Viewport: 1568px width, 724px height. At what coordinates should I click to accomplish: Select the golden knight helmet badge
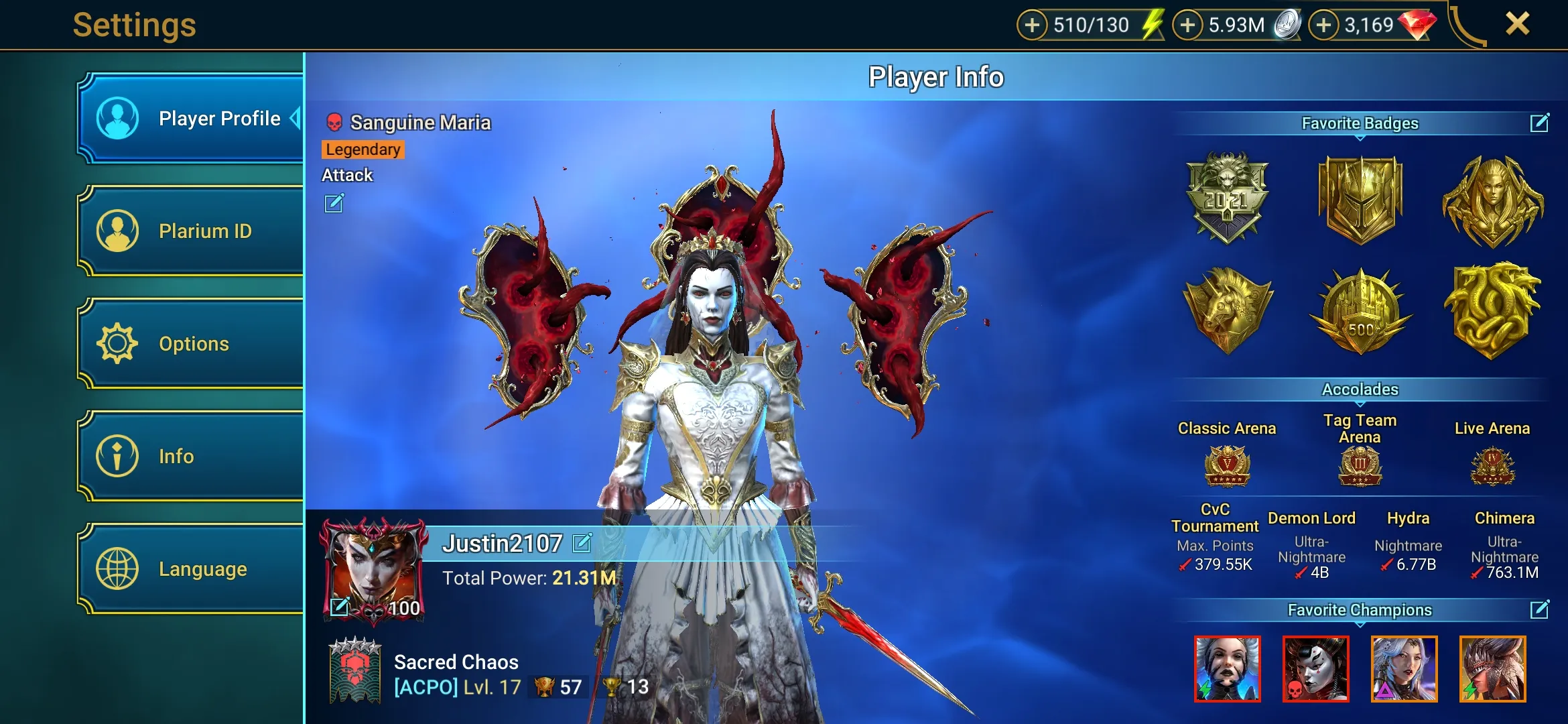[x=1360, y=199]
